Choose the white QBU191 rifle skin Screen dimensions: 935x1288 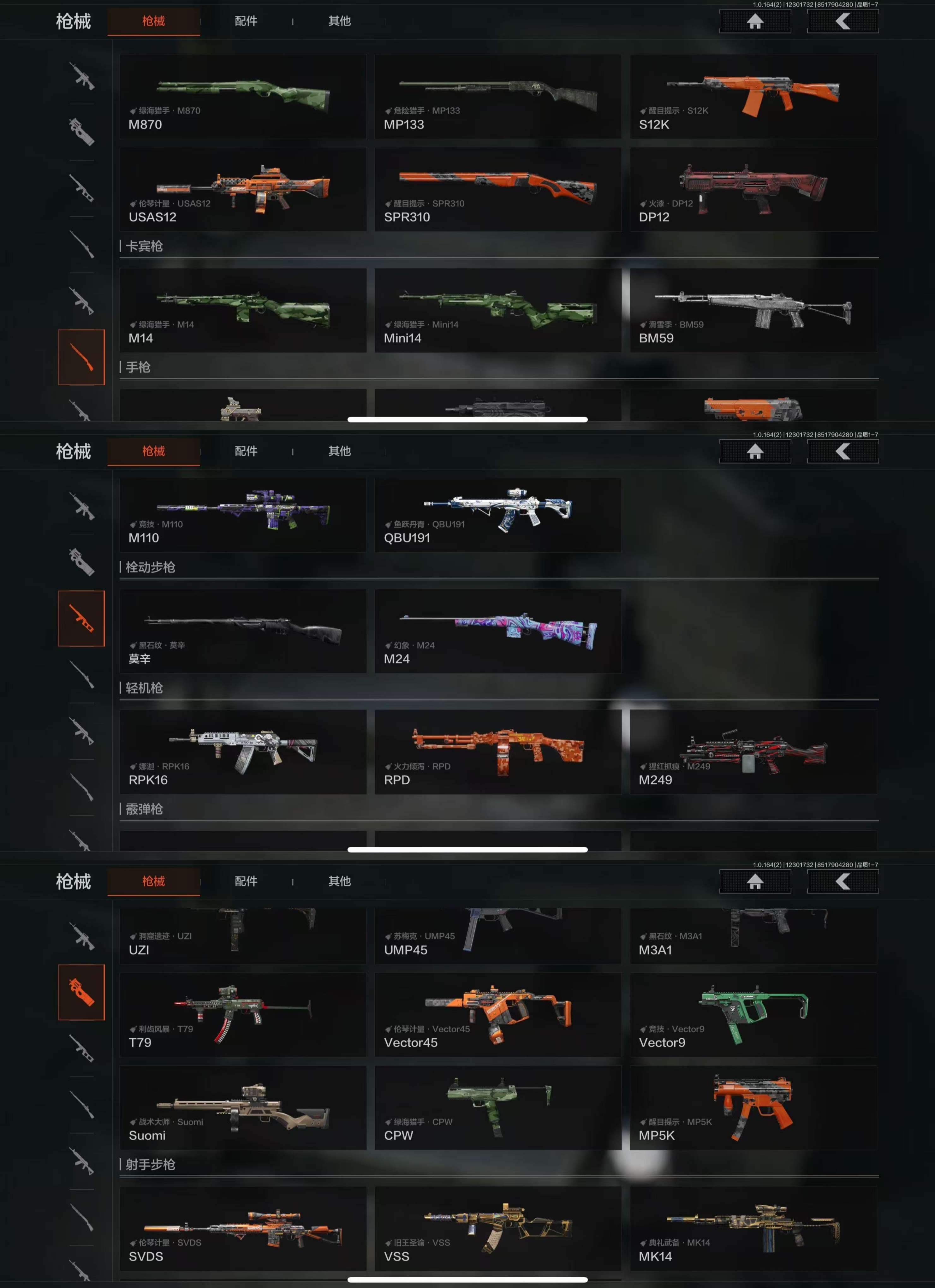[497, 514]
